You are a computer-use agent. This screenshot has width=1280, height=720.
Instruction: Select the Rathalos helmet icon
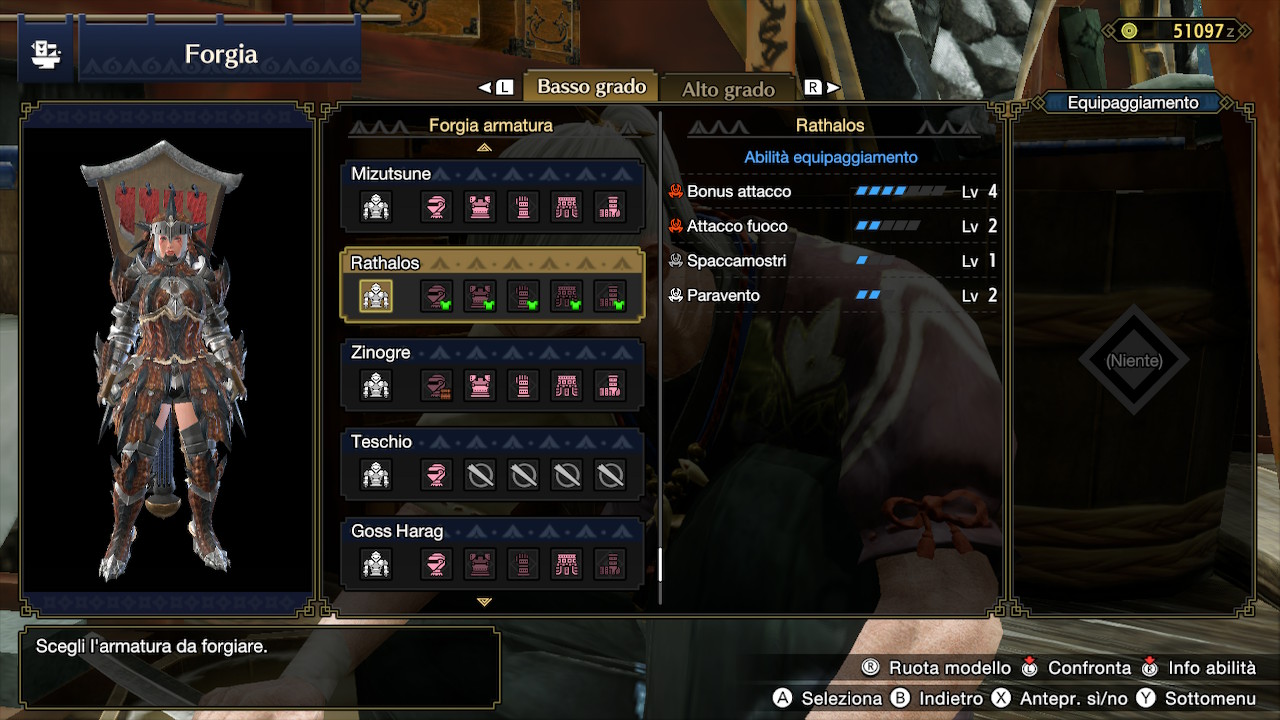coord(437,296)
